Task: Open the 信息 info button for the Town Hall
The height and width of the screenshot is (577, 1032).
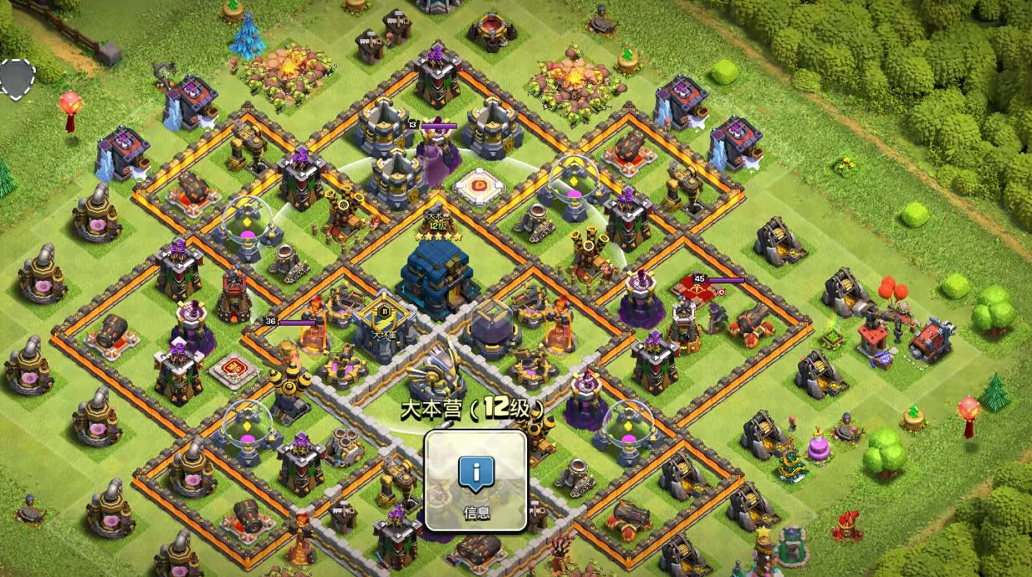Action: [476, 481]
